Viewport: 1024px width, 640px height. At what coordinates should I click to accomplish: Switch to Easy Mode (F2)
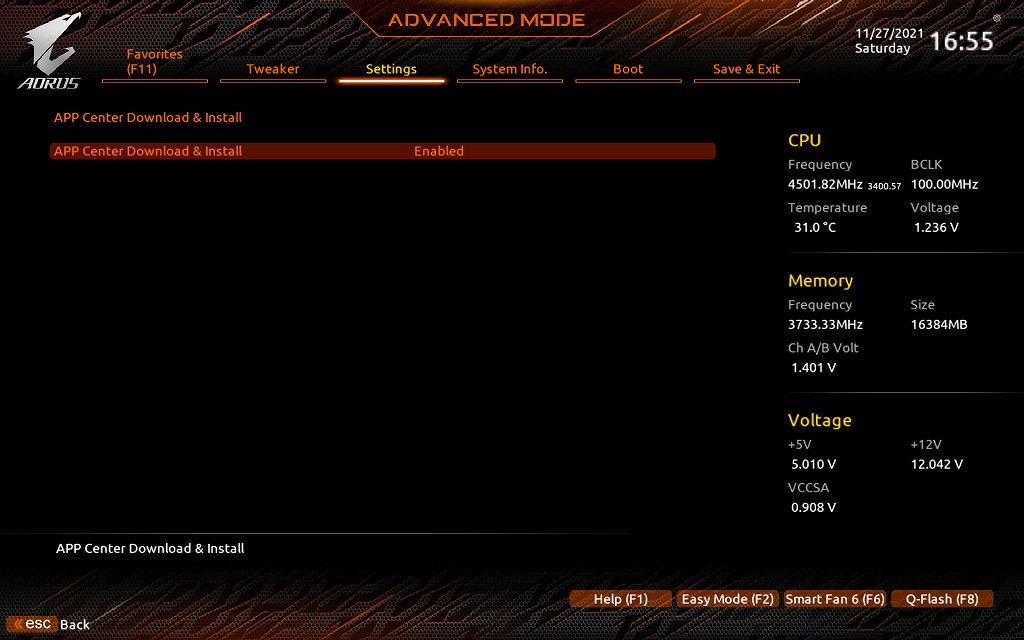point(728,599)
